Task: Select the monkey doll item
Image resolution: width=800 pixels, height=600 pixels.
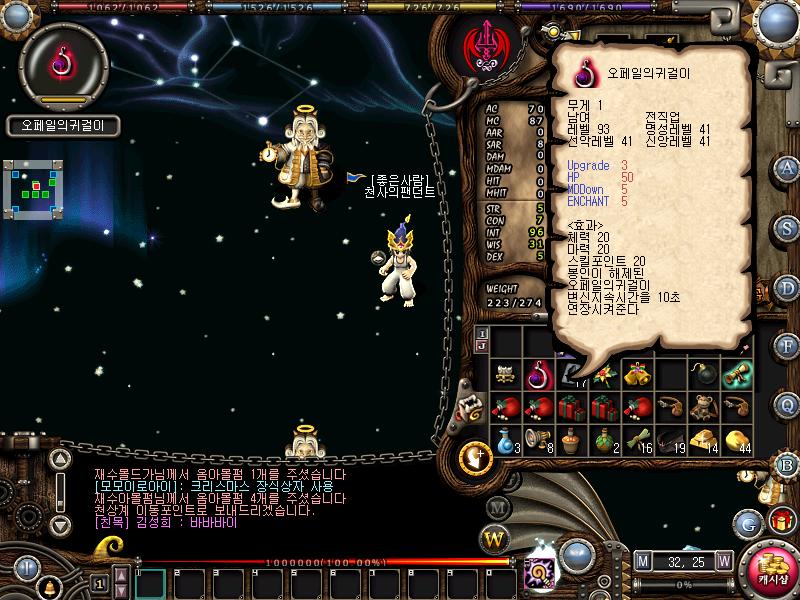Action: point(704,407)
